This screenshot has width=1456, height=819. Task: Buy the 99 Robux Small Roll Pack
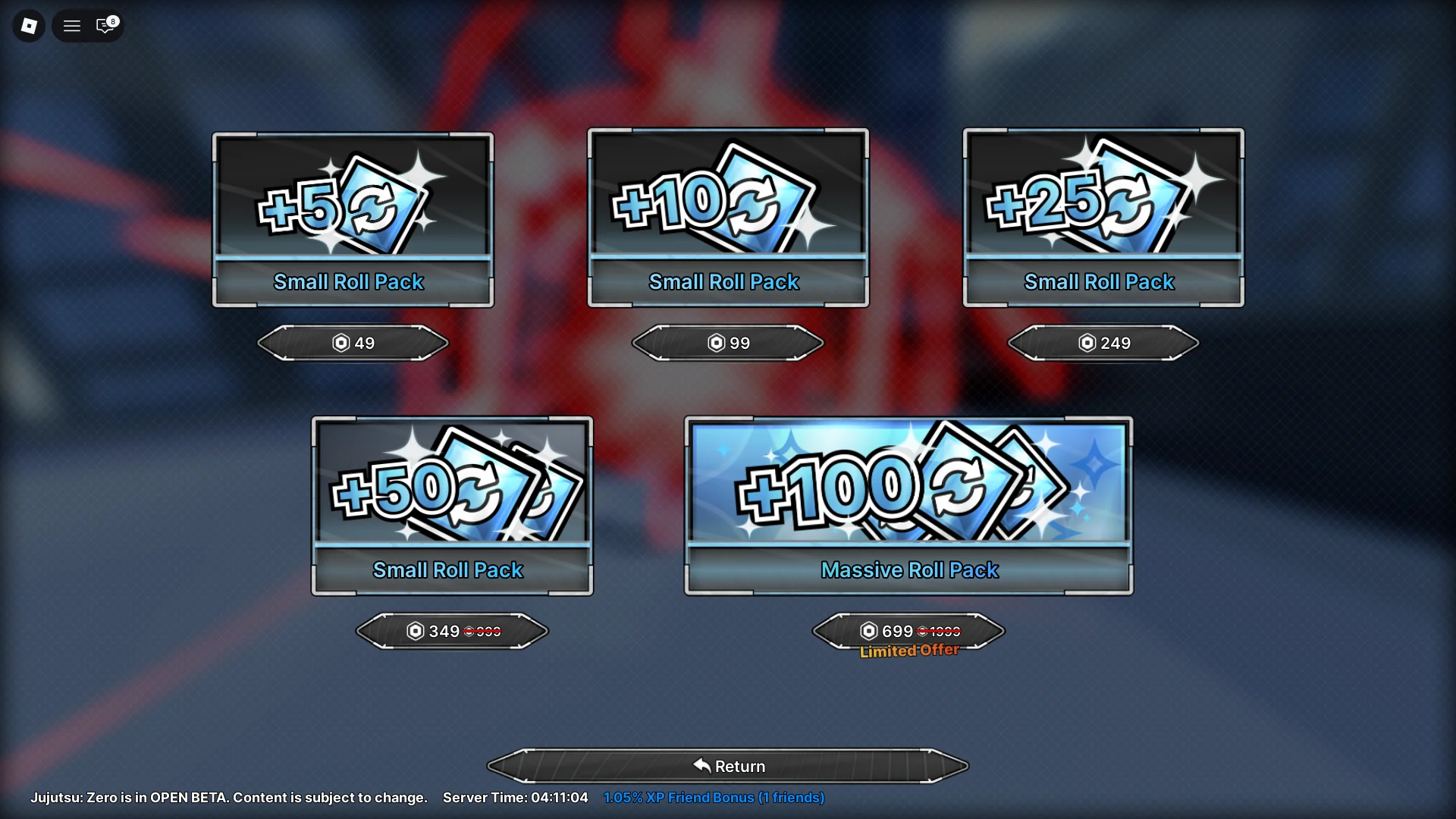click(726, 343)
